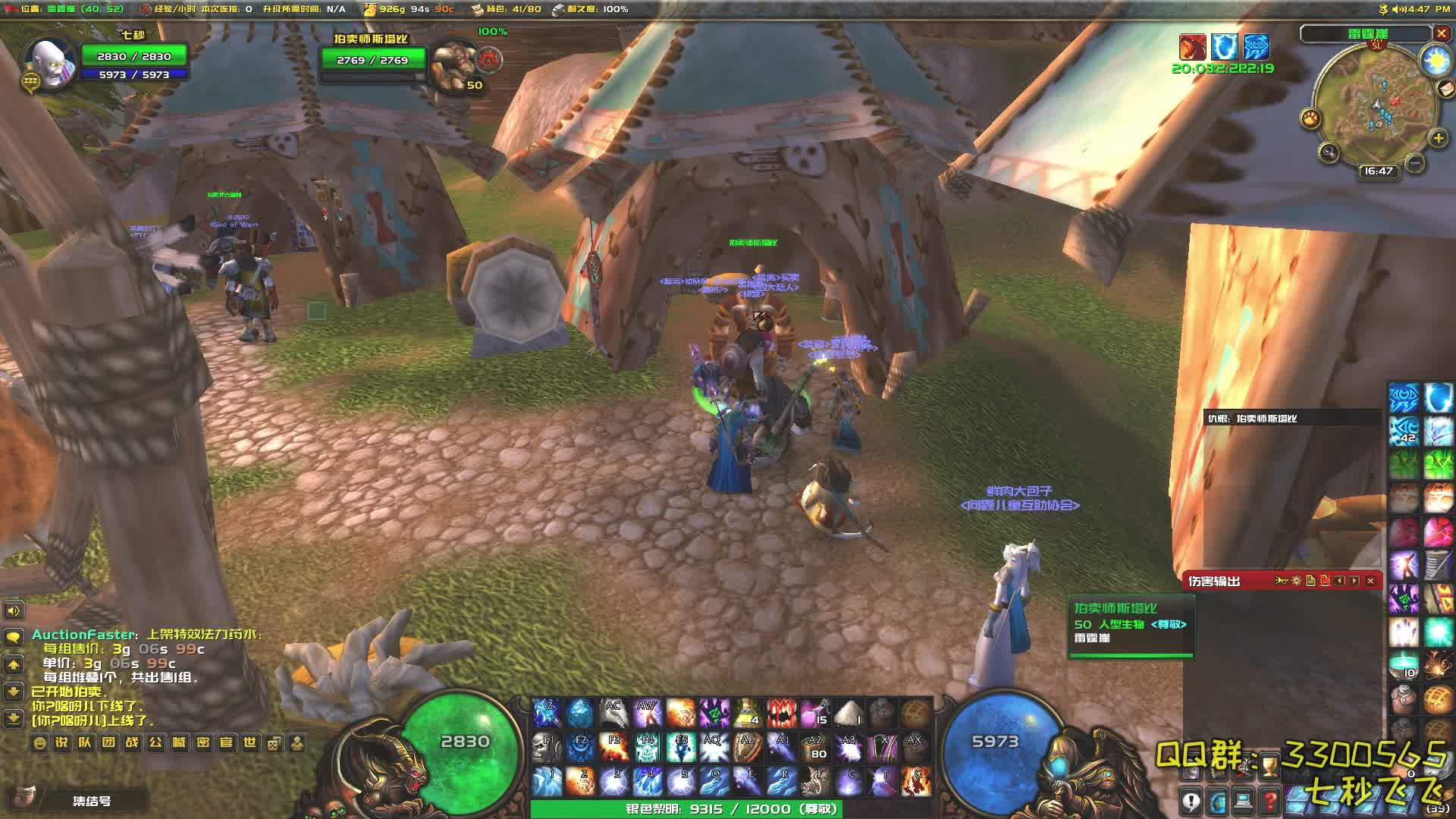1456x819 pixels.
Task: Select the 说 (say) chat channel button
Action: point(62,742)
